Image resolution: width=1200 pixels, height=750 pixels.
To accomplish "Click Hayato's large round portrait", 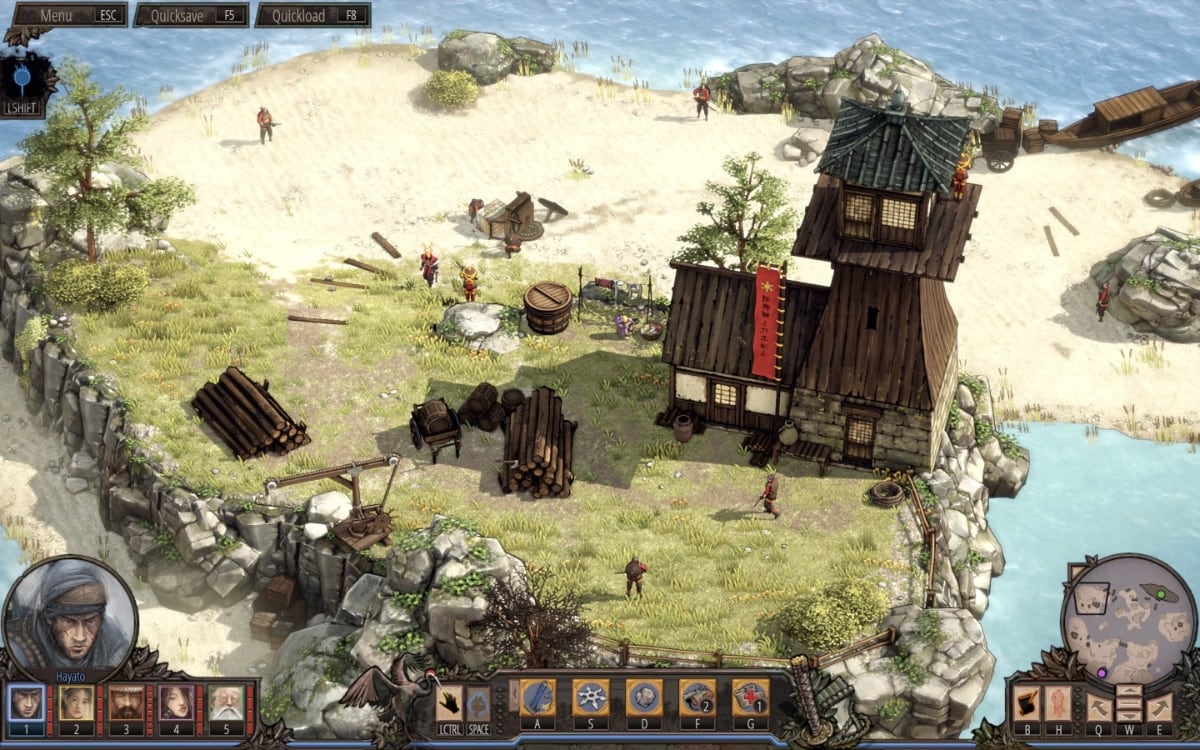I will pos(70,615).
